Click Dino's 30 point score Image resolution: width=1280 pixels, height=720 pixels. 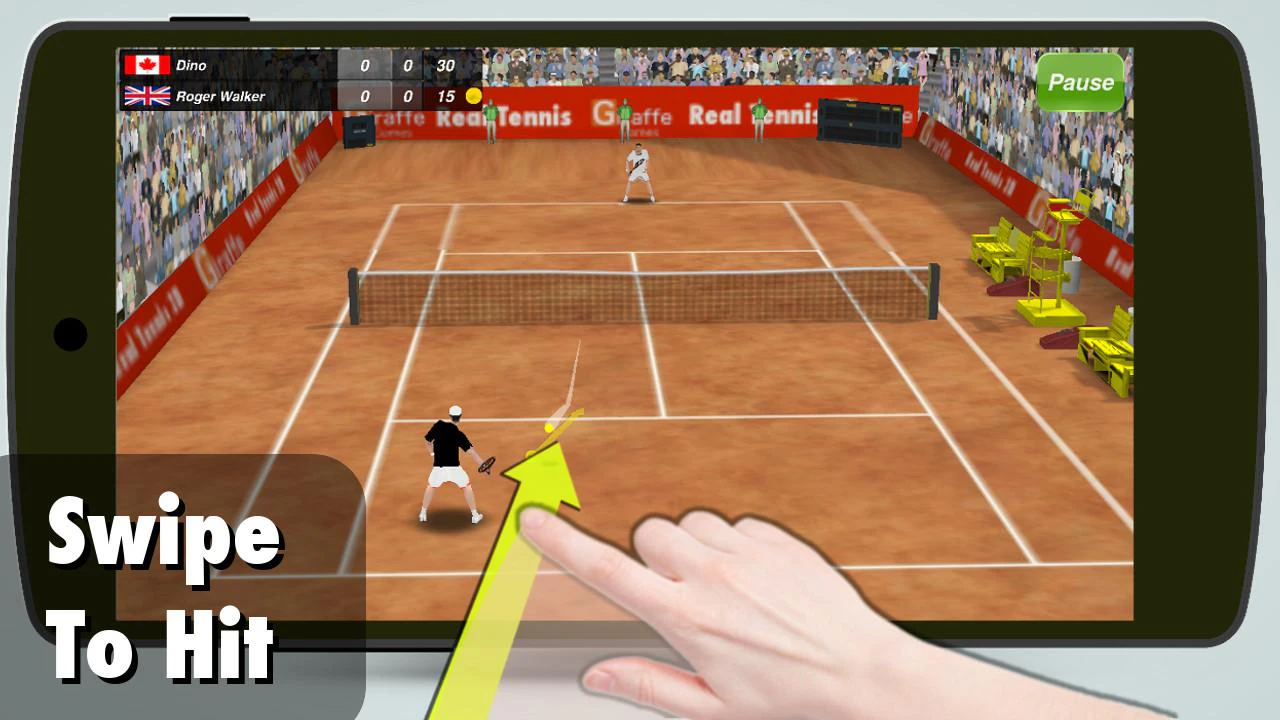(x=446, y=64)
